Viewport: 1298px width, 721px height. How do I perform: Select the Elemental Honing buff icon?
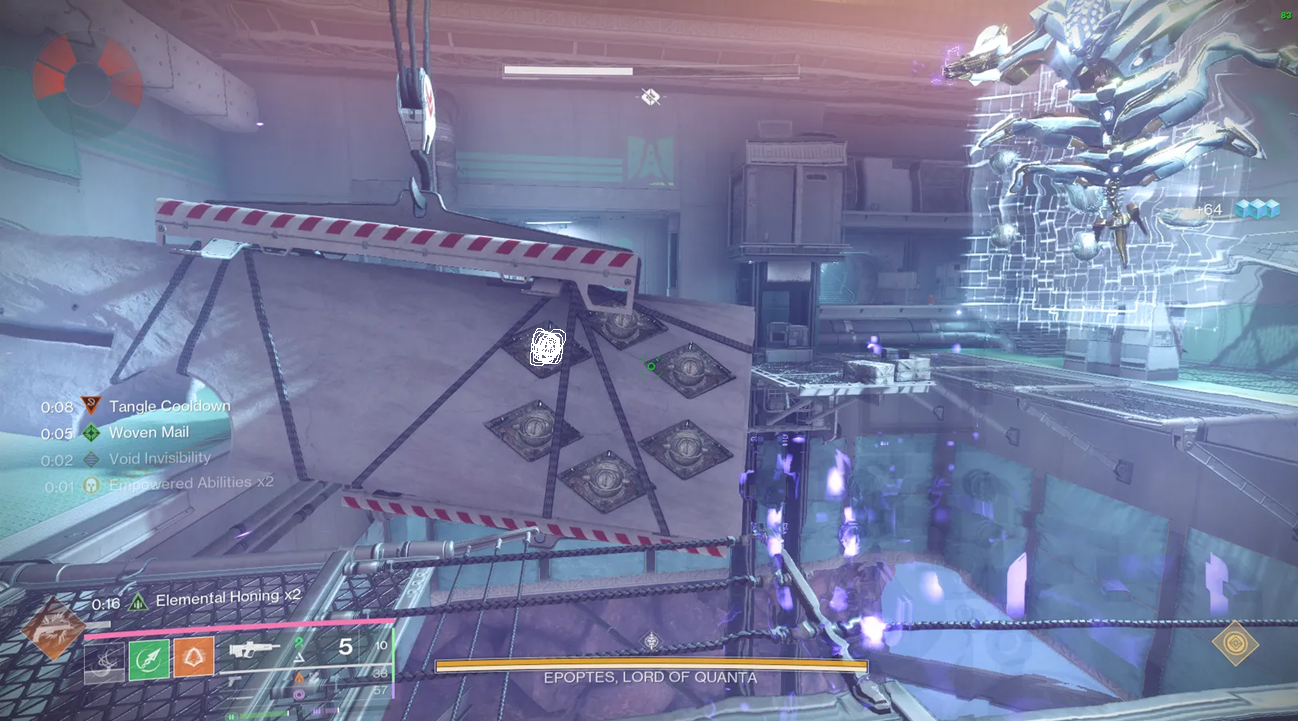pos(138,602)
